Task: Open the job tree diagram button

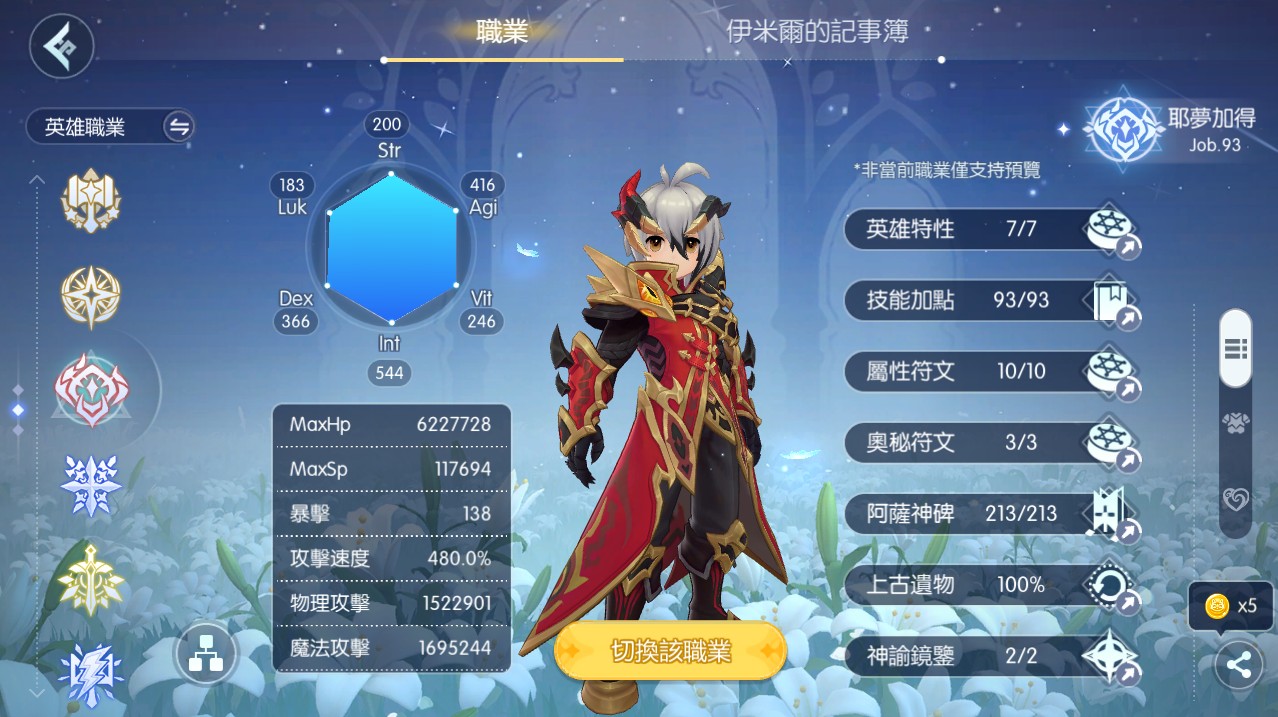Action: point(206,656)
